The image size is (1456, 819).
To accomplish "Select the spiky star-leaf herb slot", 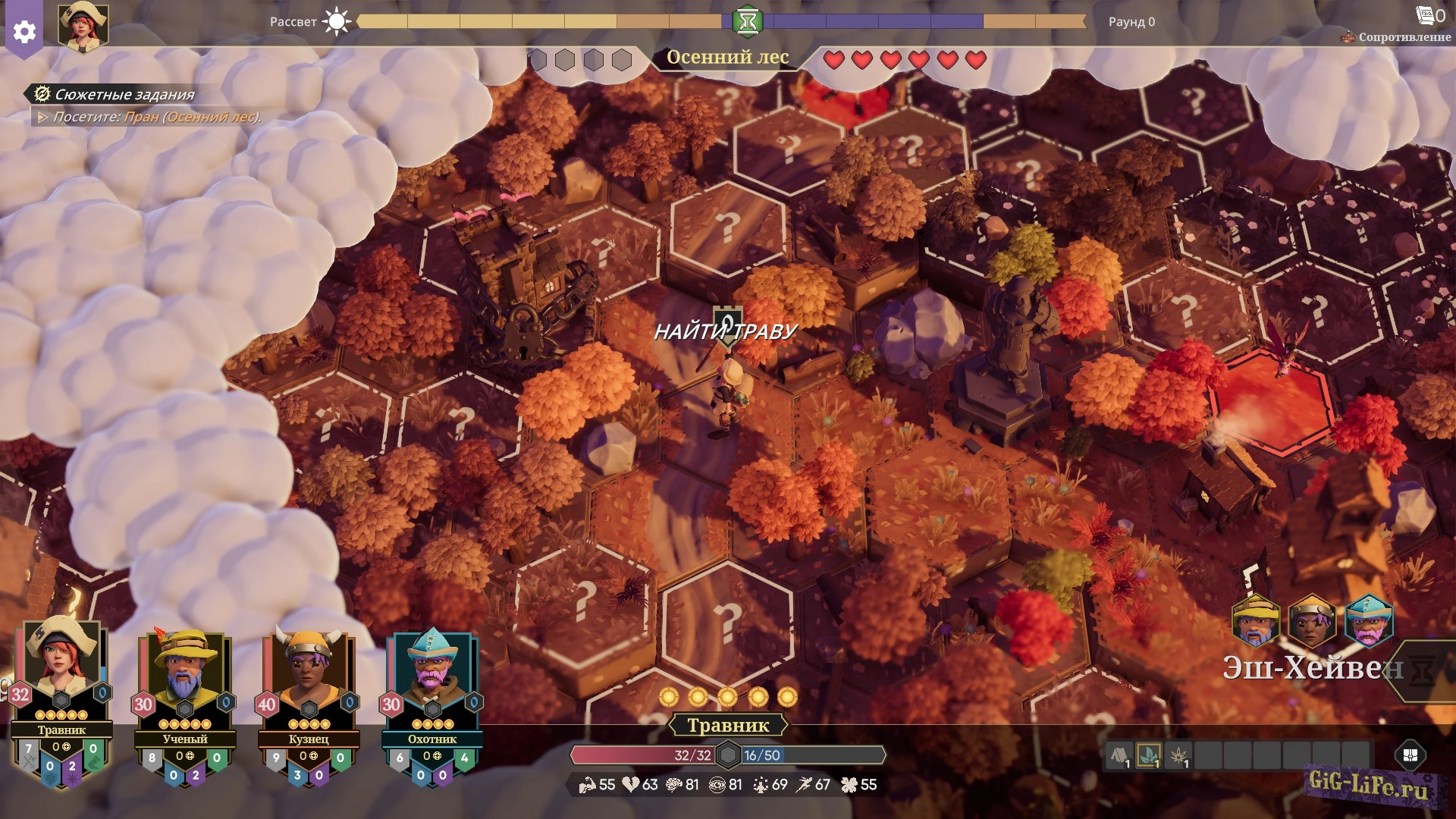I will click(1178, 755).
